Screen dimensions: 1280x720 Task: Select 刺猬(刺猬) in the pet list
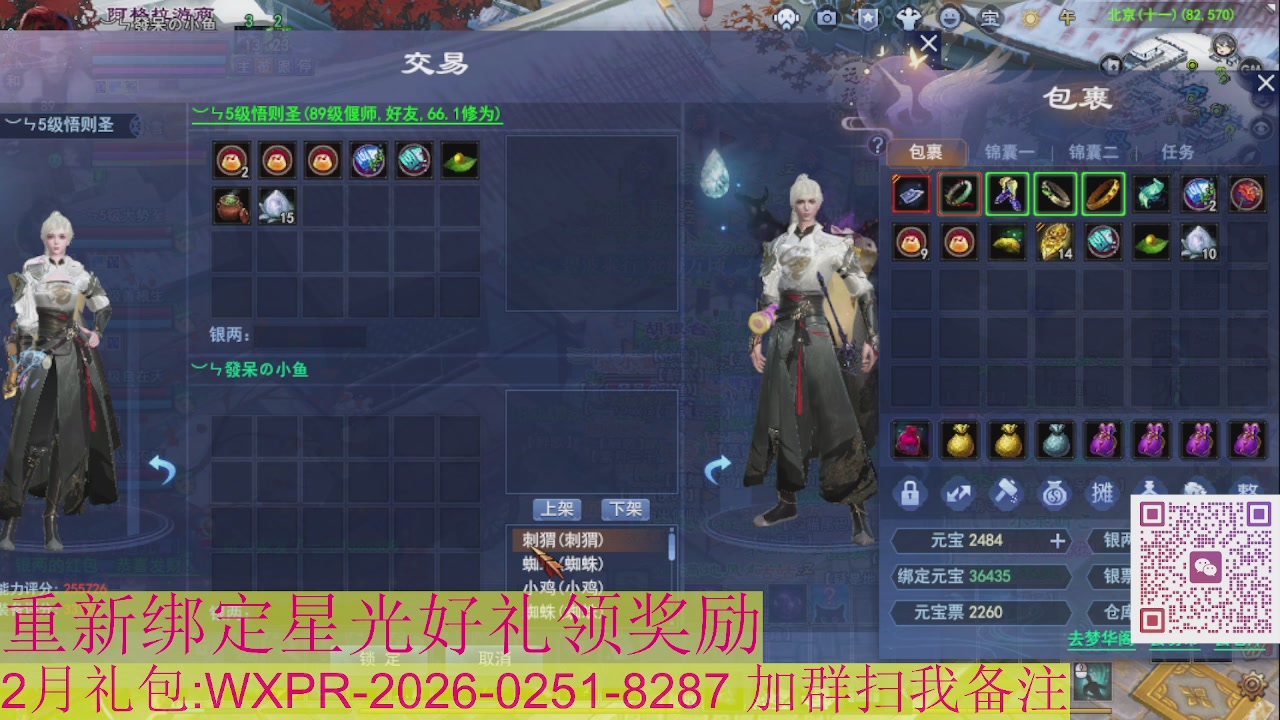click(560, 539)
